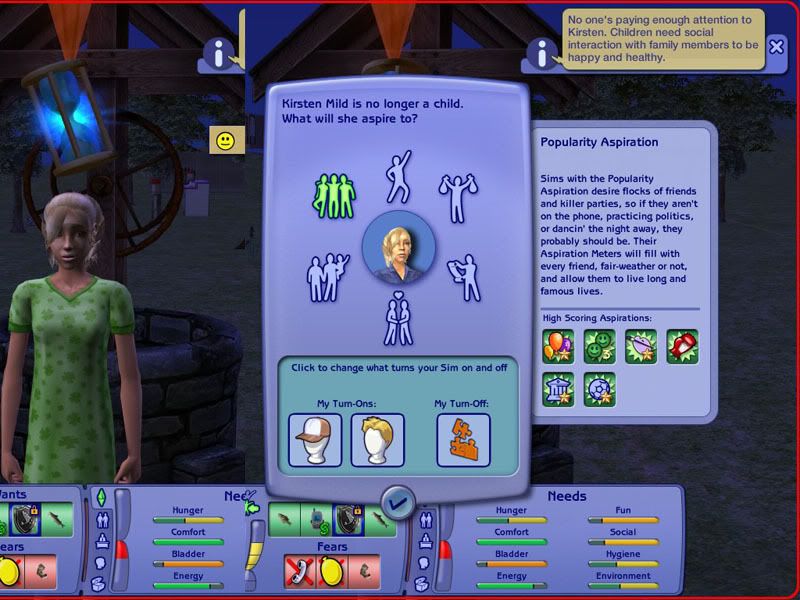
Task: Change the blonde hair turn-on
Action: [x=377, y=440]
